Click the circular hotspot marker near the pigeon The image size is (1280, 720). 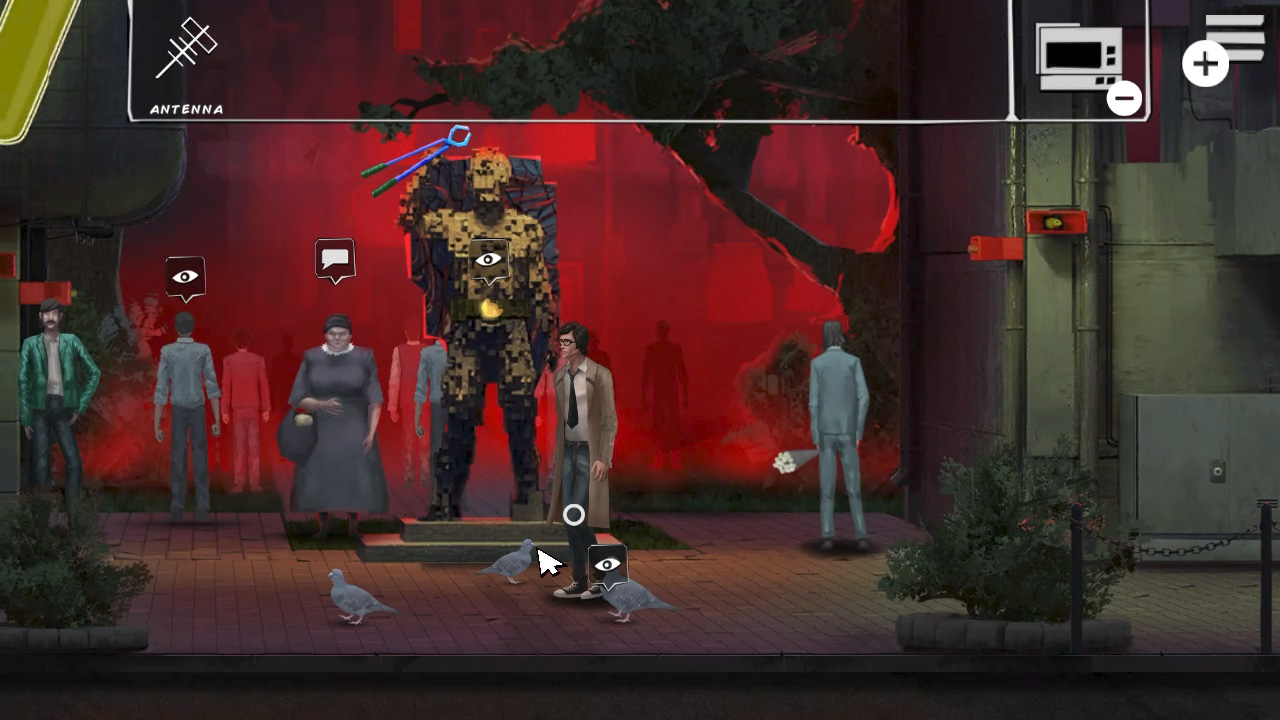573,514
